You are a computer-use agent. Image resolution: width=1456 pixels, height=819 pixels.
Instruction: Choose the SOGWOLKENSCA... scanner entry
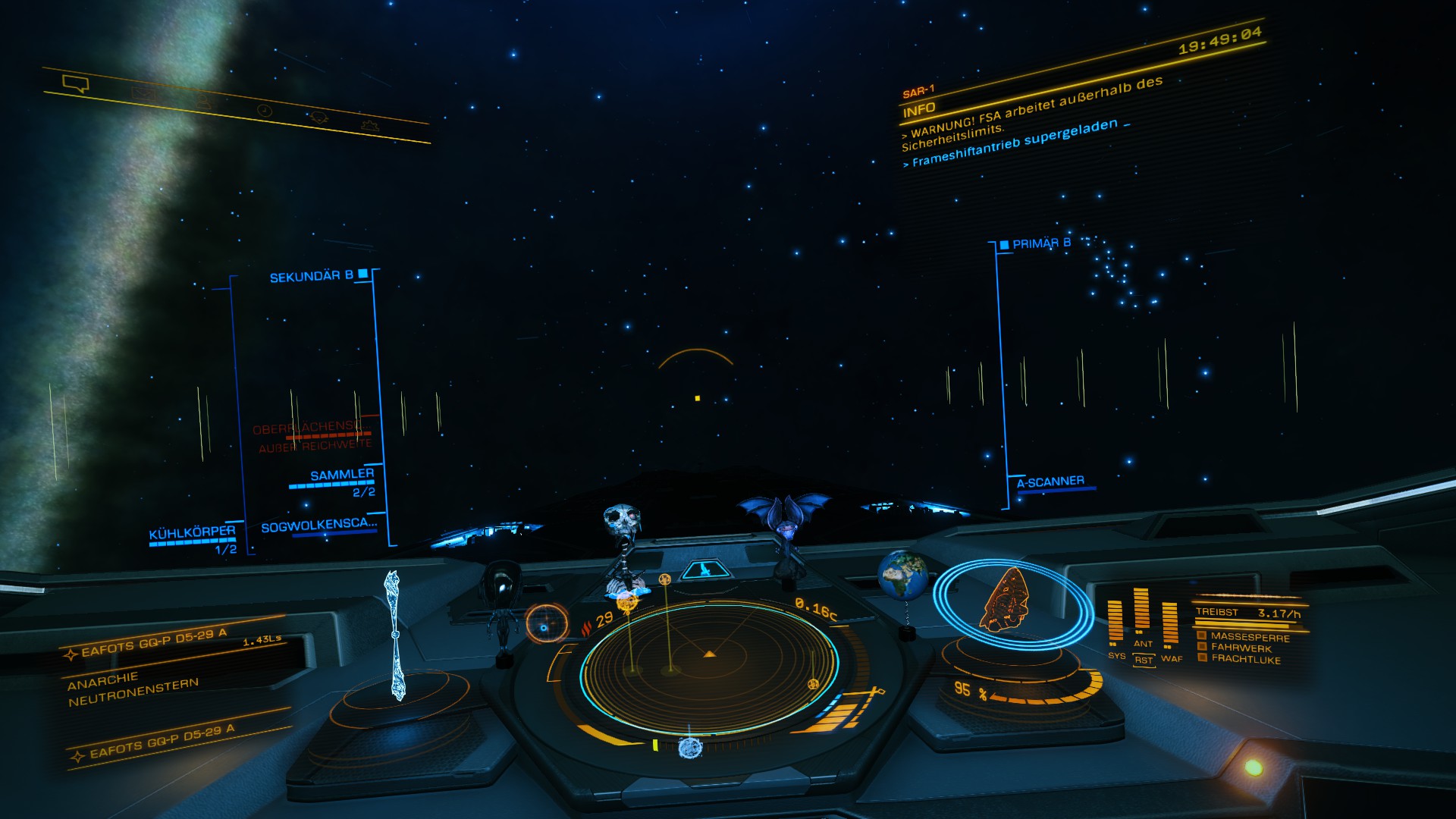coord(318,526)
